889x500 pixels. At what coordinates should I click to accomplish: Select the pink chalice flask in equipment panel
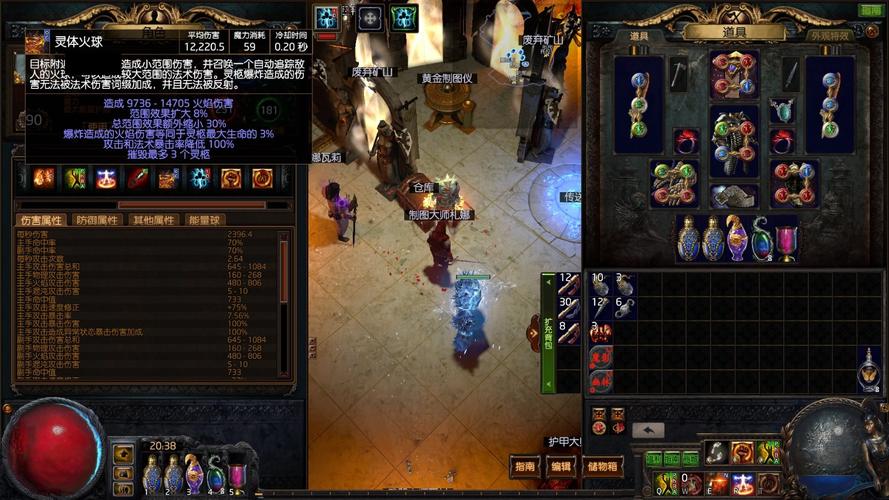click(787, 238)
